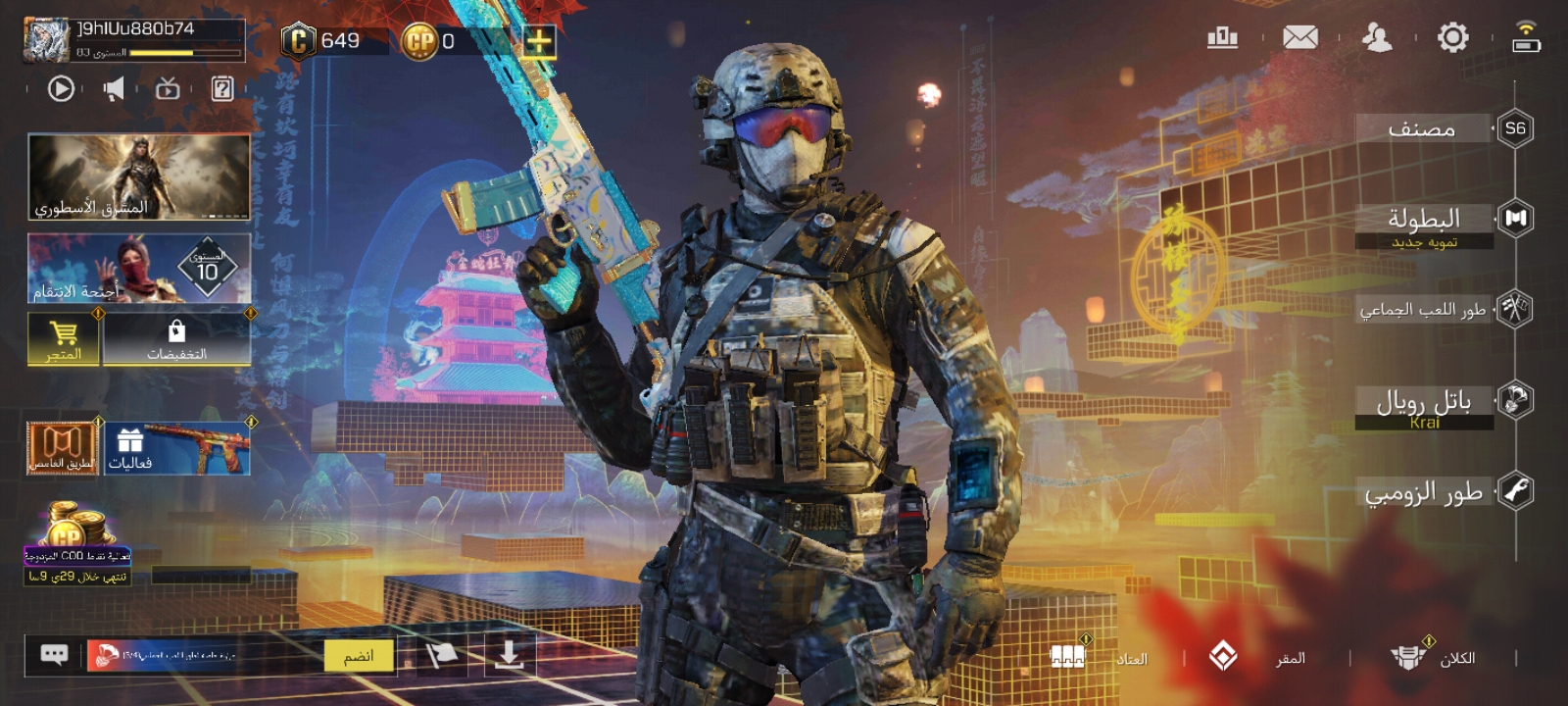Open the store (المتجر) cart button
Viewport: 1568px width, 706px height.
point(64,339)
